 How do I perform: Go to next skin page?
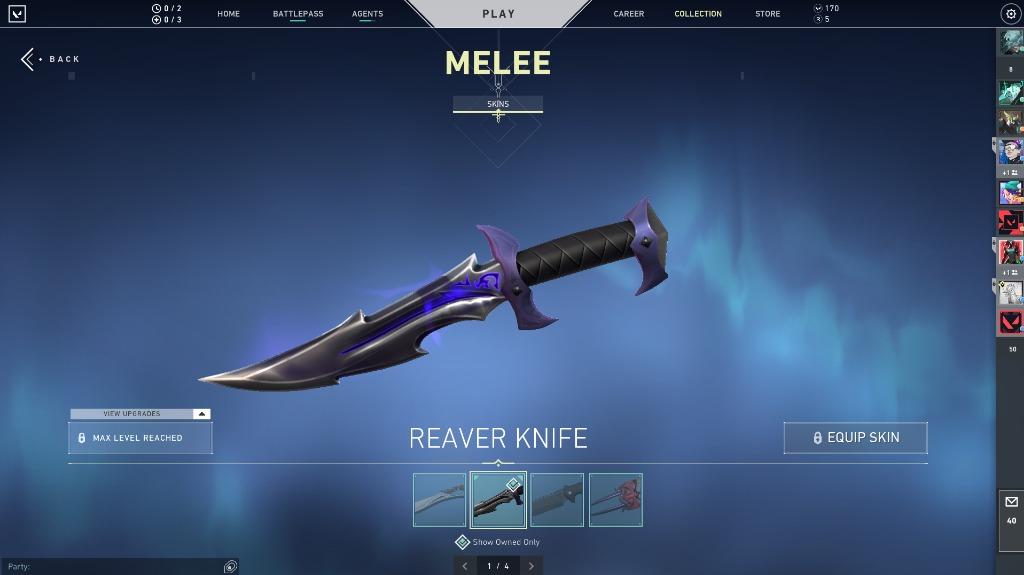[531, 566]
